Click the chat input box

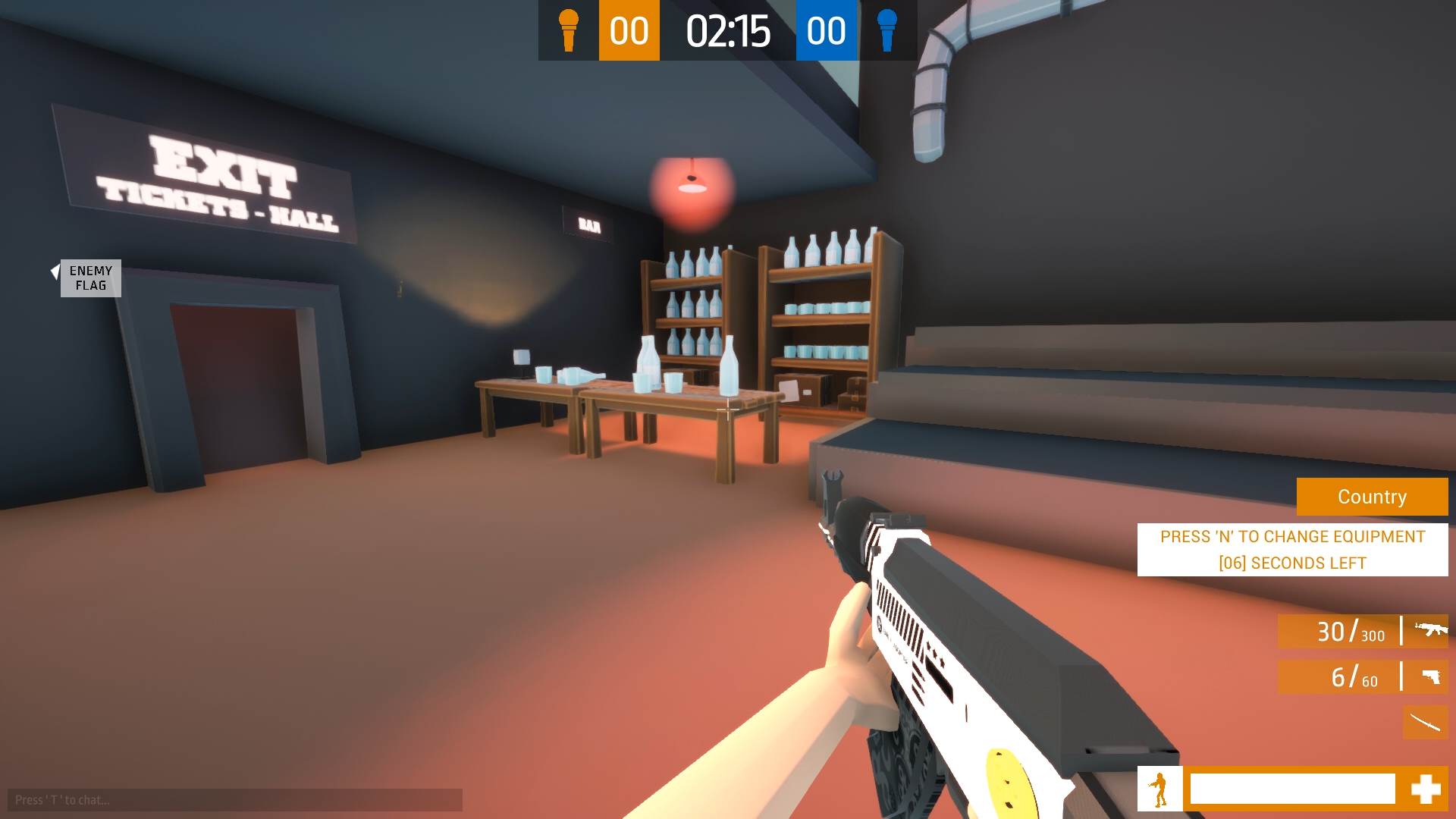[235, 800]
